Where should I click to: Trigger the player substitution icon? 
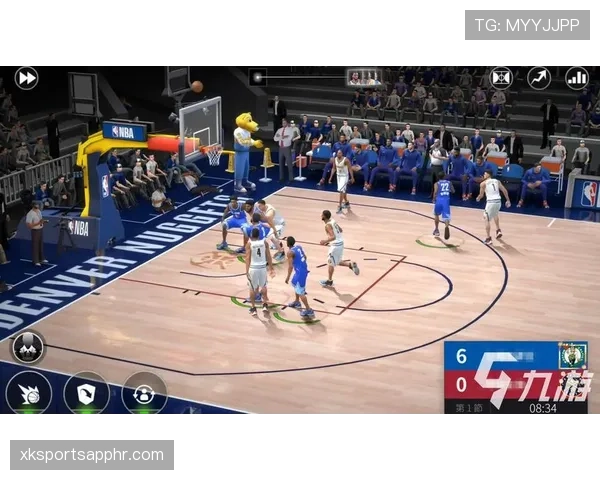pos(144,392)
